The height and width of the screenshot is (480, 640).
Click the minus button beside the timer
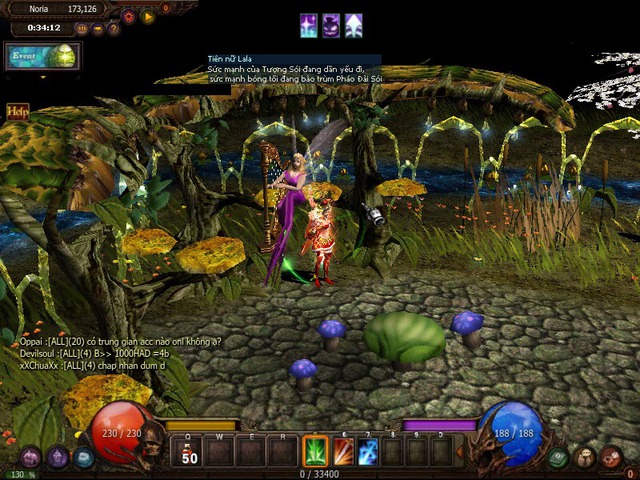pos(98,29)
